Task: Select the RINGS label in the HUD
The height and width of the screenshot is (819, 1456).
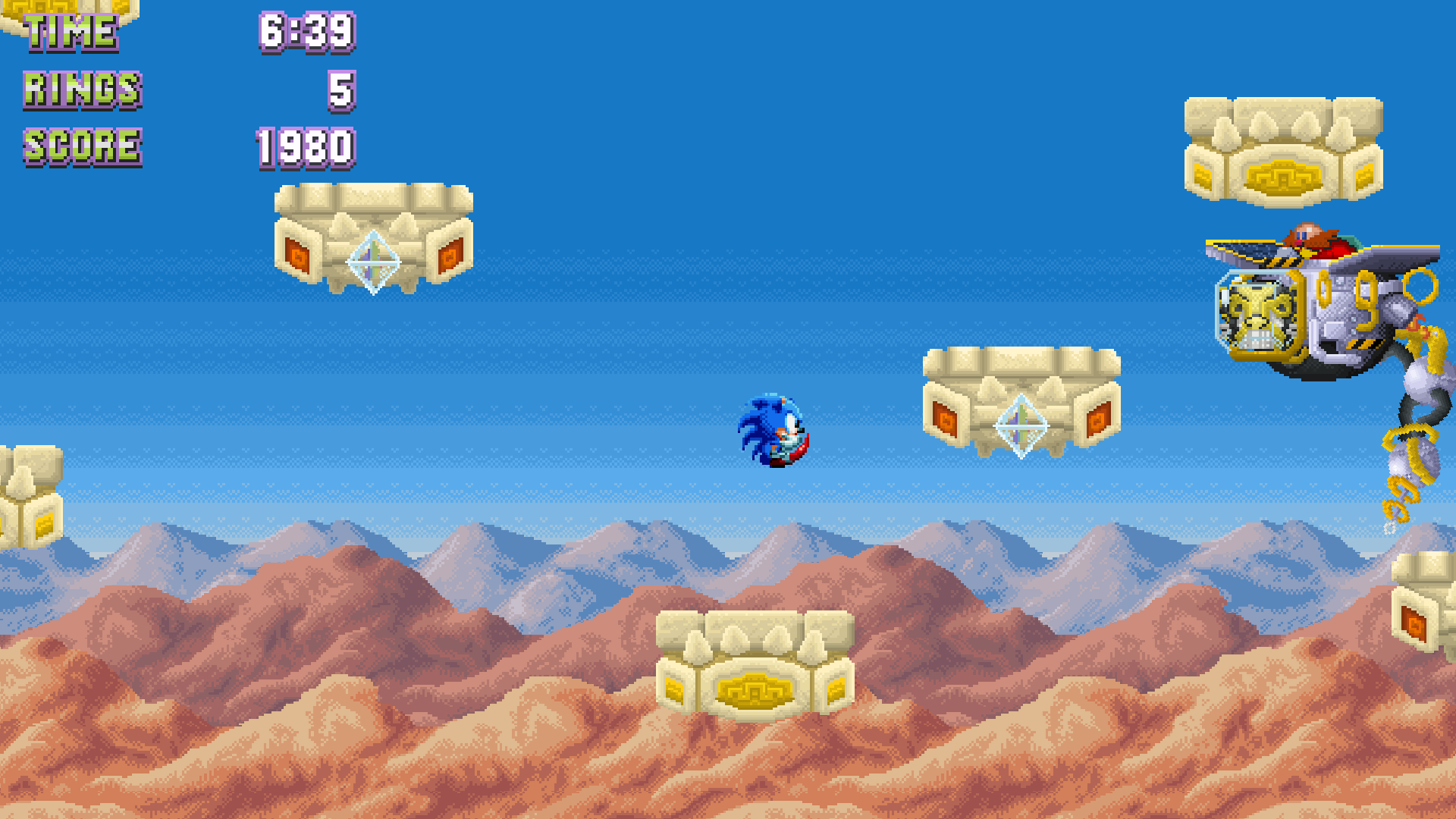Action: point(81,89)
